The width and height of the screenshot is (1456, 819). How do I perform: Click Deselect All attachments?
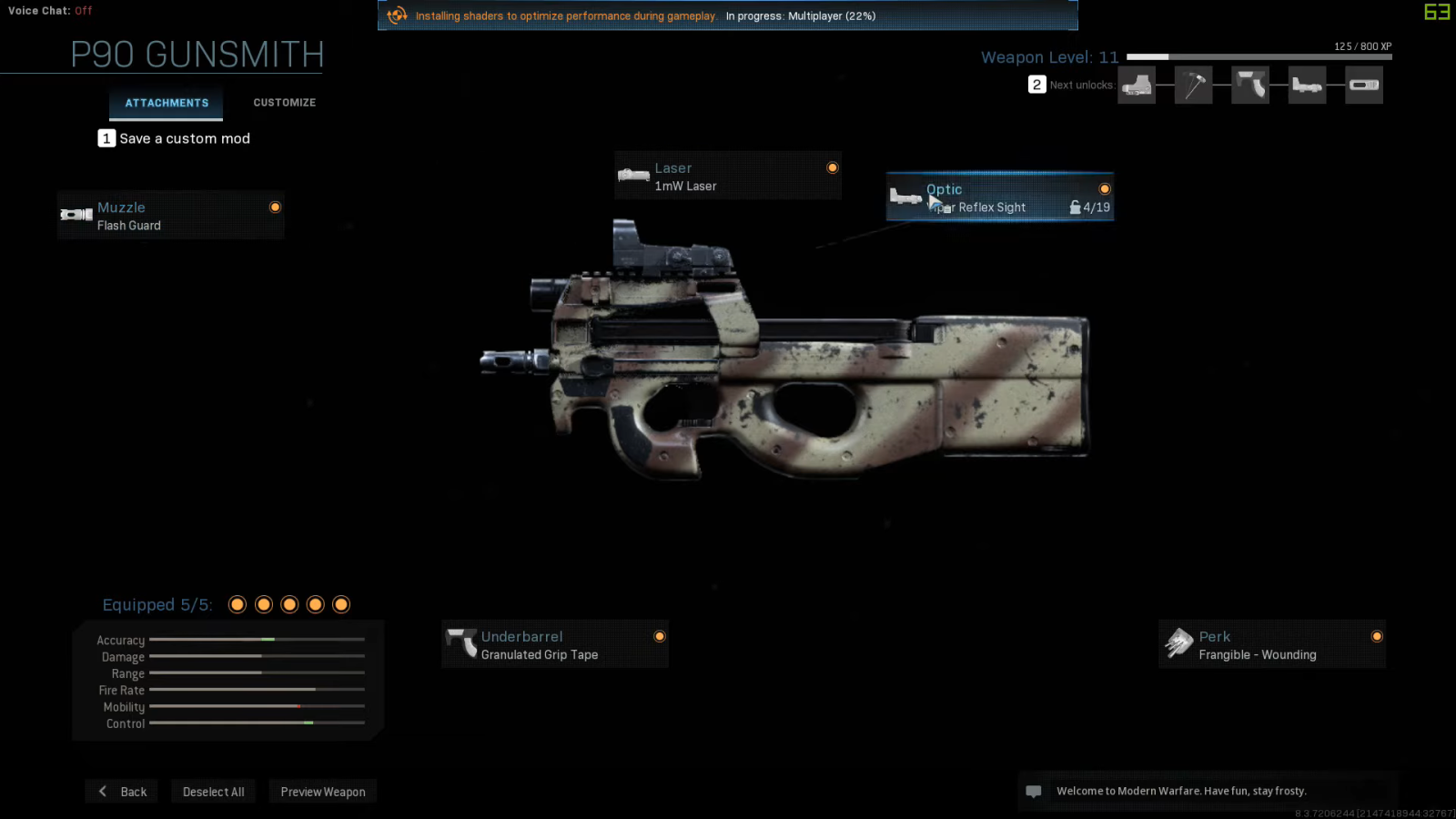point(213,792)
